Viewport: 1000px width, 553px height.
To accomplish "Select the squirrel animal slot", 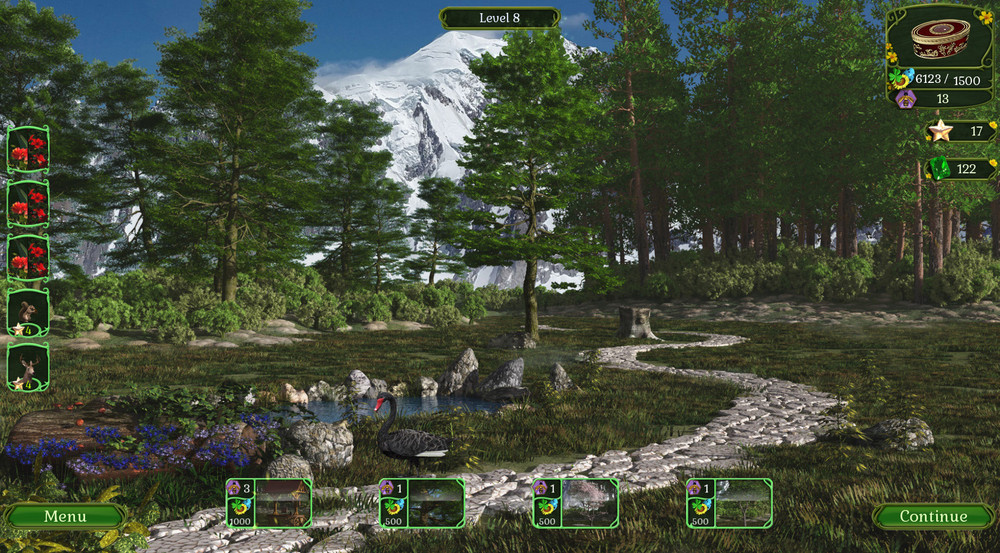I will [x=28, y=313].
